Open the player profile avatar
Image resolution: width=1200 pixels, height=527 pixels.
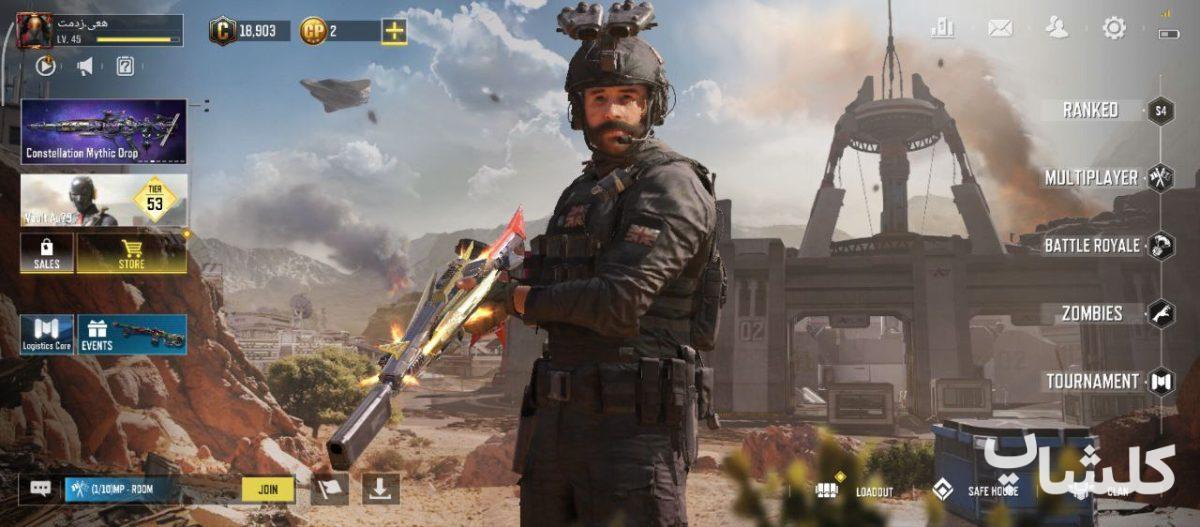pos(34,30)
